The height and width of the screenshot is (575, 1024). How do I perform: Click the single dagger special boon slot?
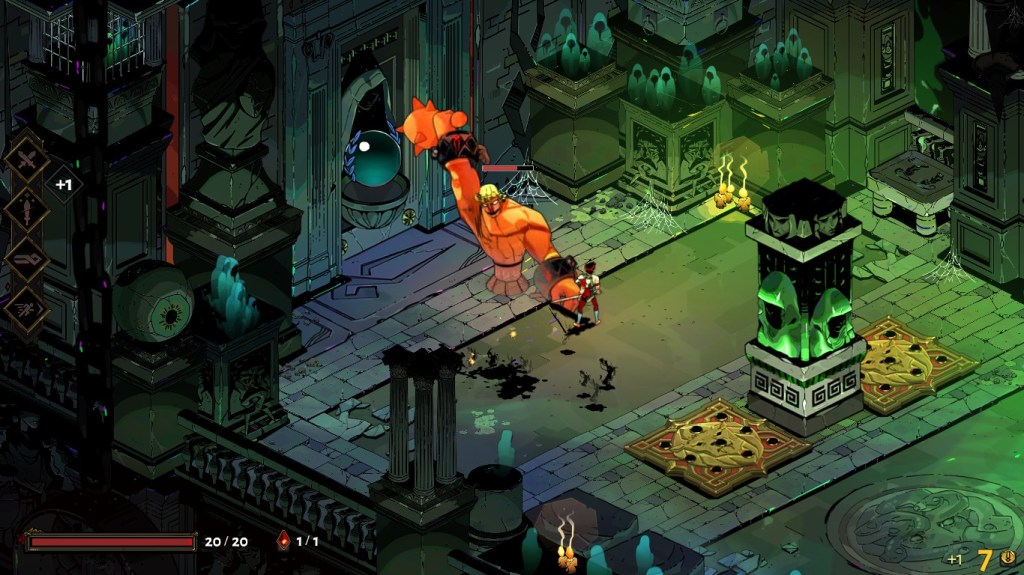27,210
